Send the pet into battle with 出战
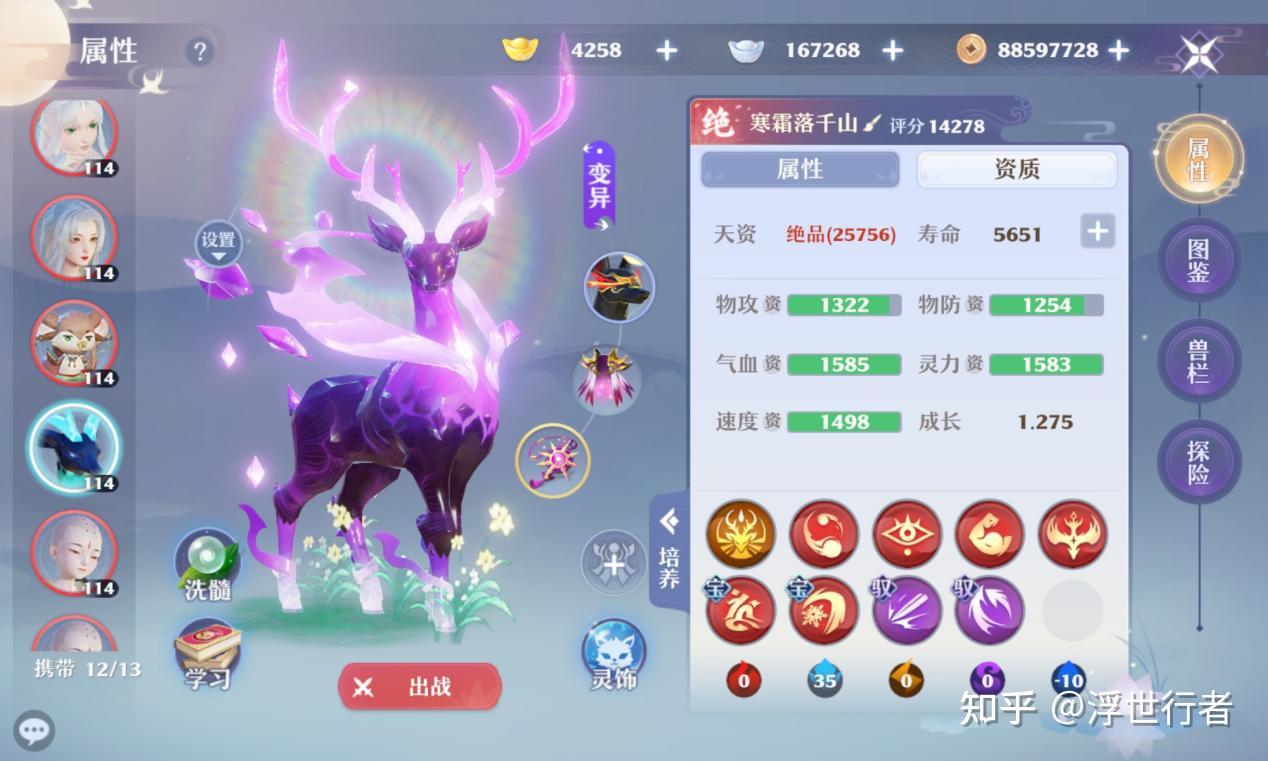Image resolution: width=1268 pixels, height=761 pixels. (x=419, y=687)
